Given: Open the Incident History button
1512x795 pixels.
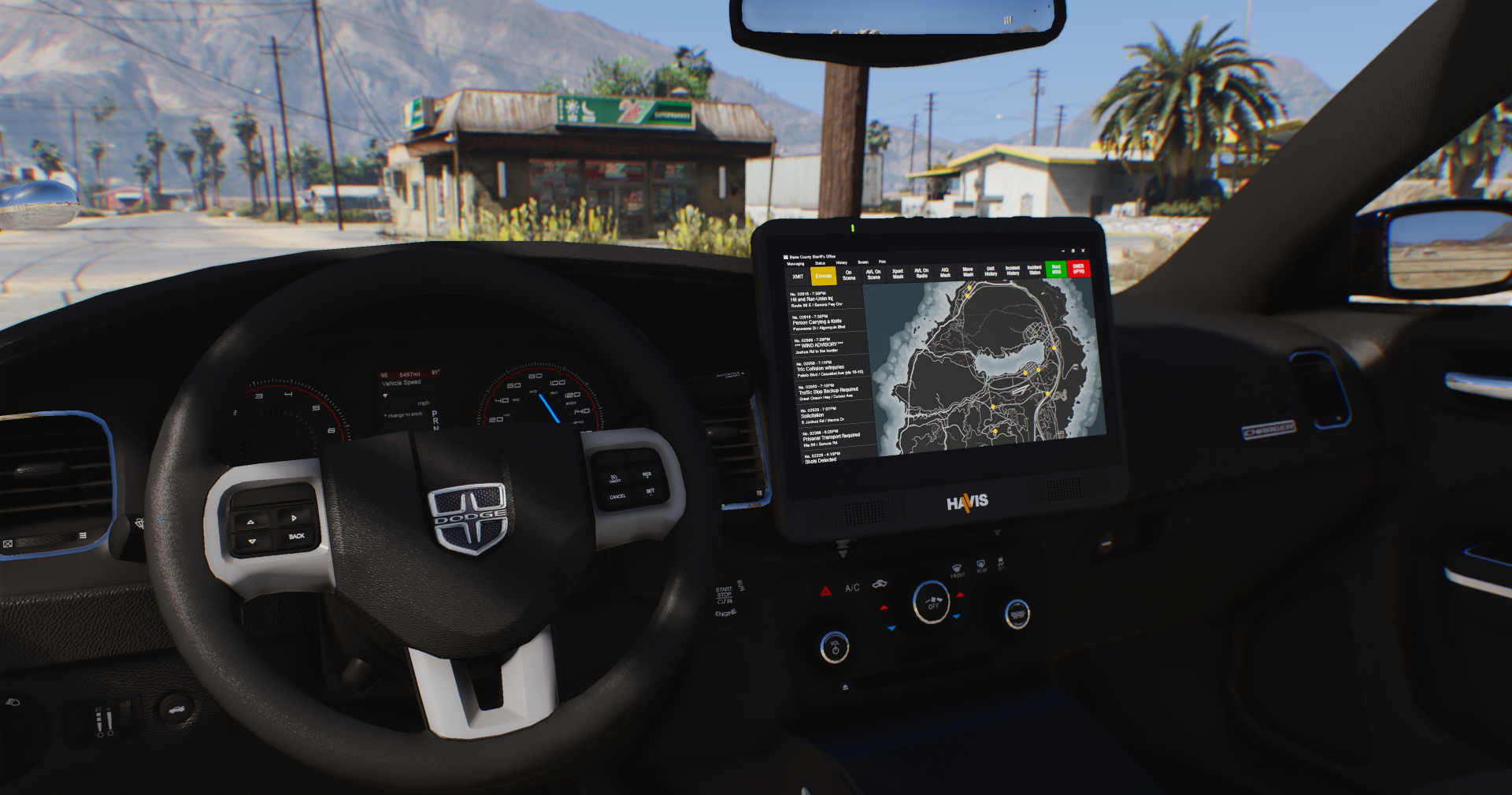Looking at the screenshot, I should (x=1013, y=270).
